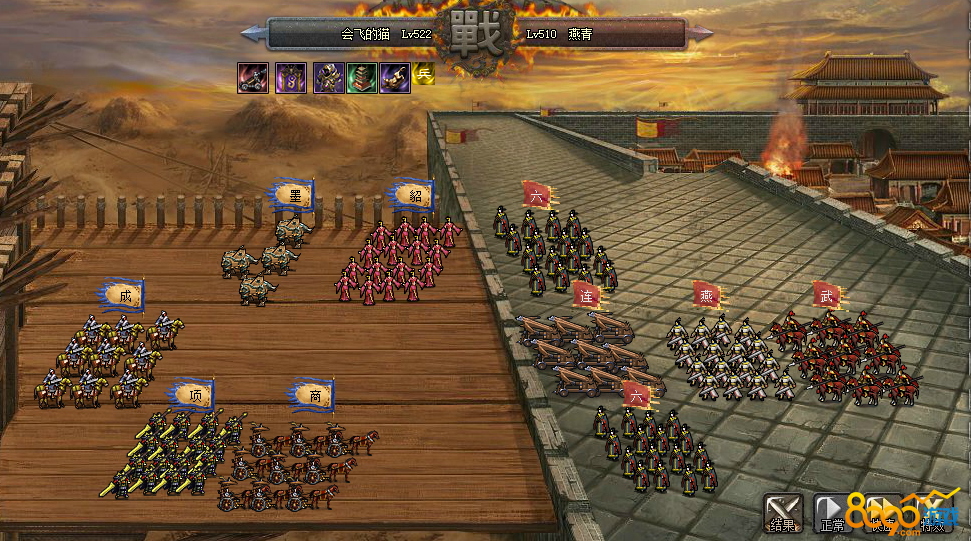971x541 pixels.
Task: Select the siege cart skill icon
Action: pos(252,77)
